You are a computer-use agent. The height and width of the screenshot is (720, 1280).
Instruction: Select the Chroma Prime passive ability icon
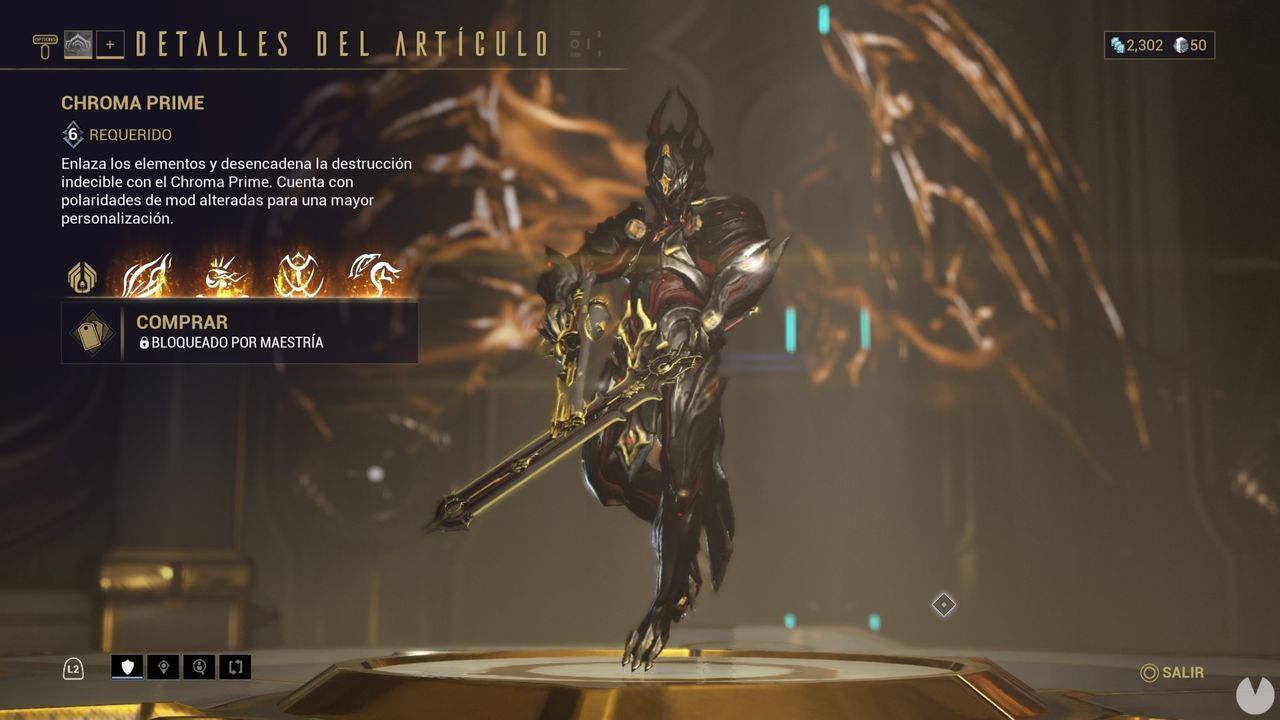point(80,277)
